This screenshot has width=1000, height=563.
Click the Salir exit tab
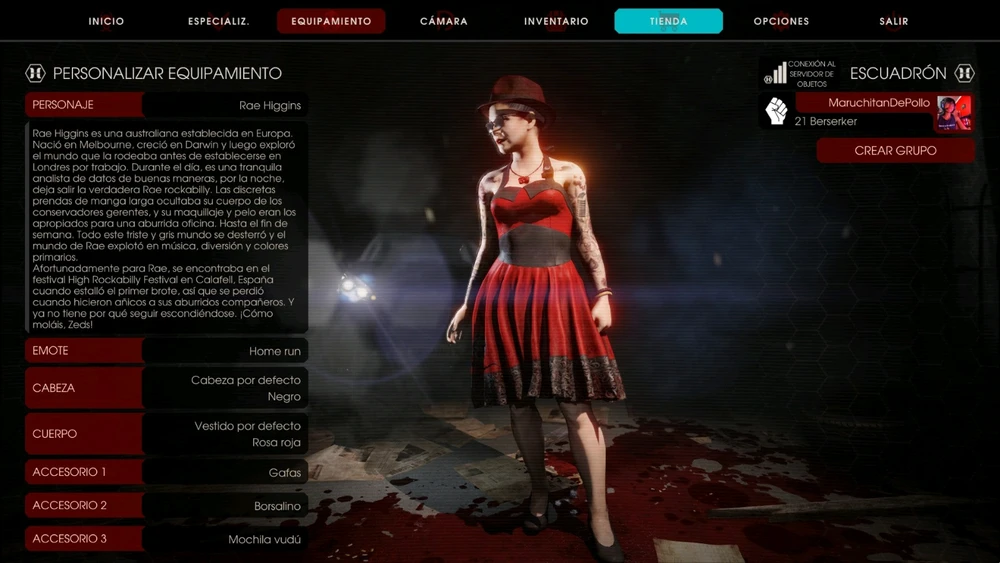894,21
